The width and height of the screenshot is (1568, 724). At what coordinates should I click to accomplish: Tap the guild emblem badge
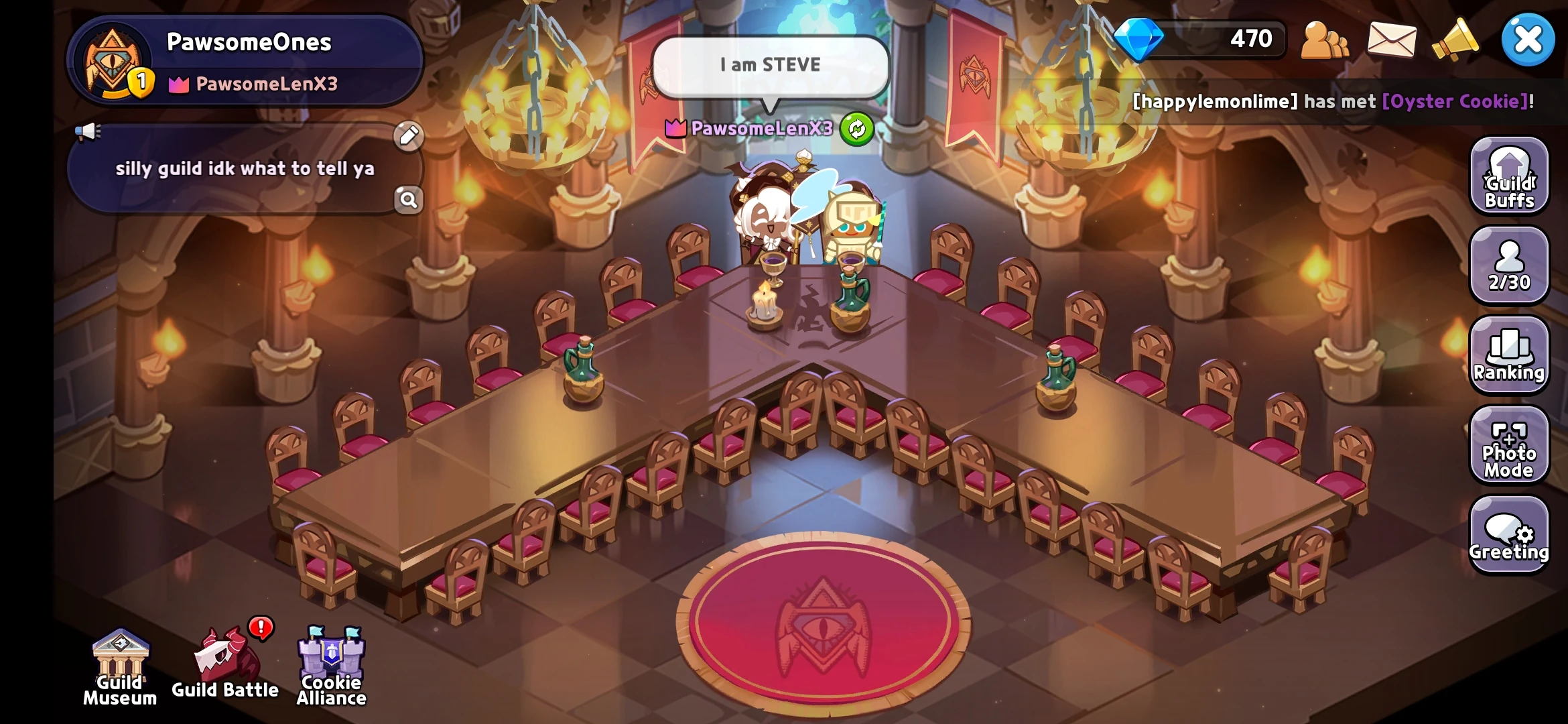[114, 60]
